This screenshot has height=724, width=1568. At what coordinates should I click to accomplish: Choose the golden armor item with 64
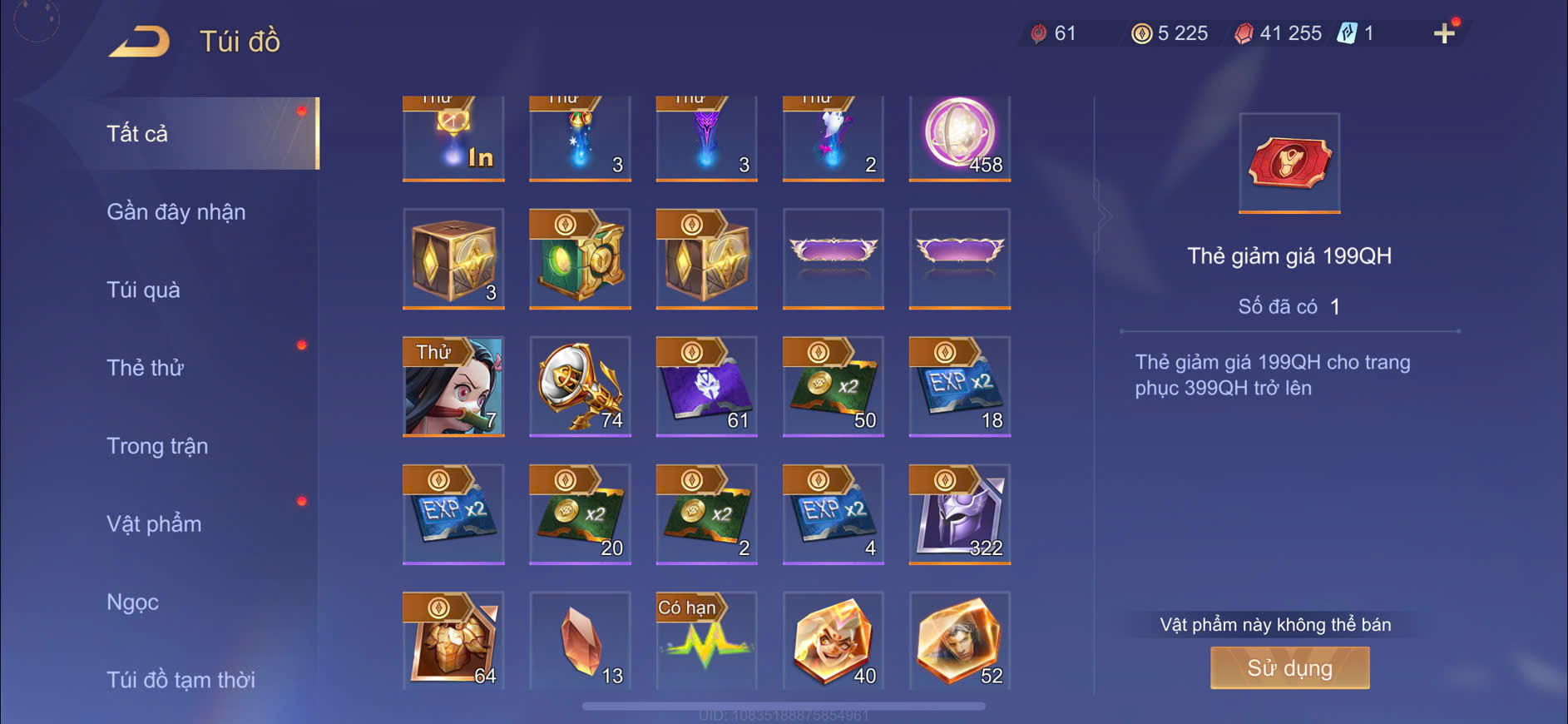pos(453,641)
